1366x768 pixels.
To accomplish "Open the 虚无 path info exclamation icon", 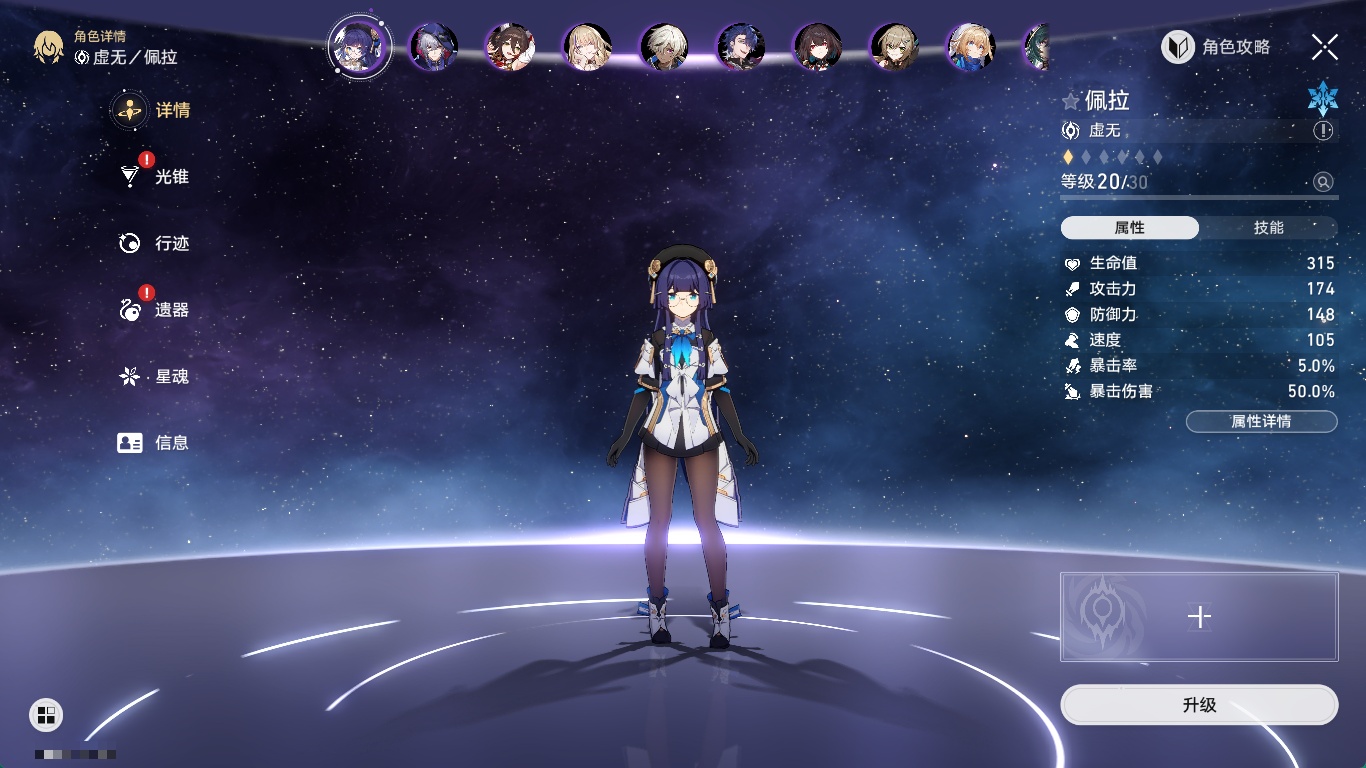I will [x=1323, y=131].
